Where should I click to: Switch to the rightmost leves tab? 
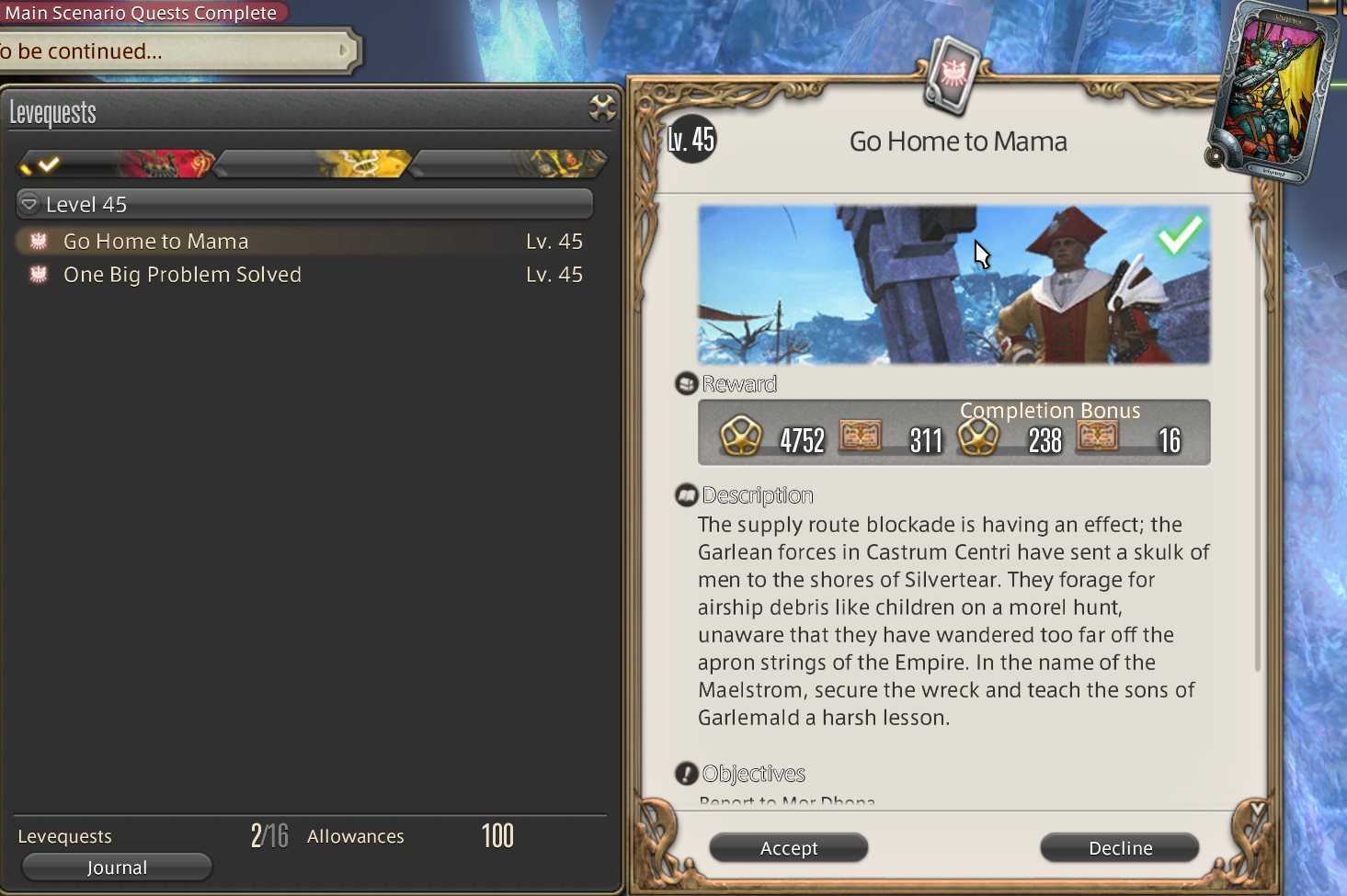click(x=508, y=164)
